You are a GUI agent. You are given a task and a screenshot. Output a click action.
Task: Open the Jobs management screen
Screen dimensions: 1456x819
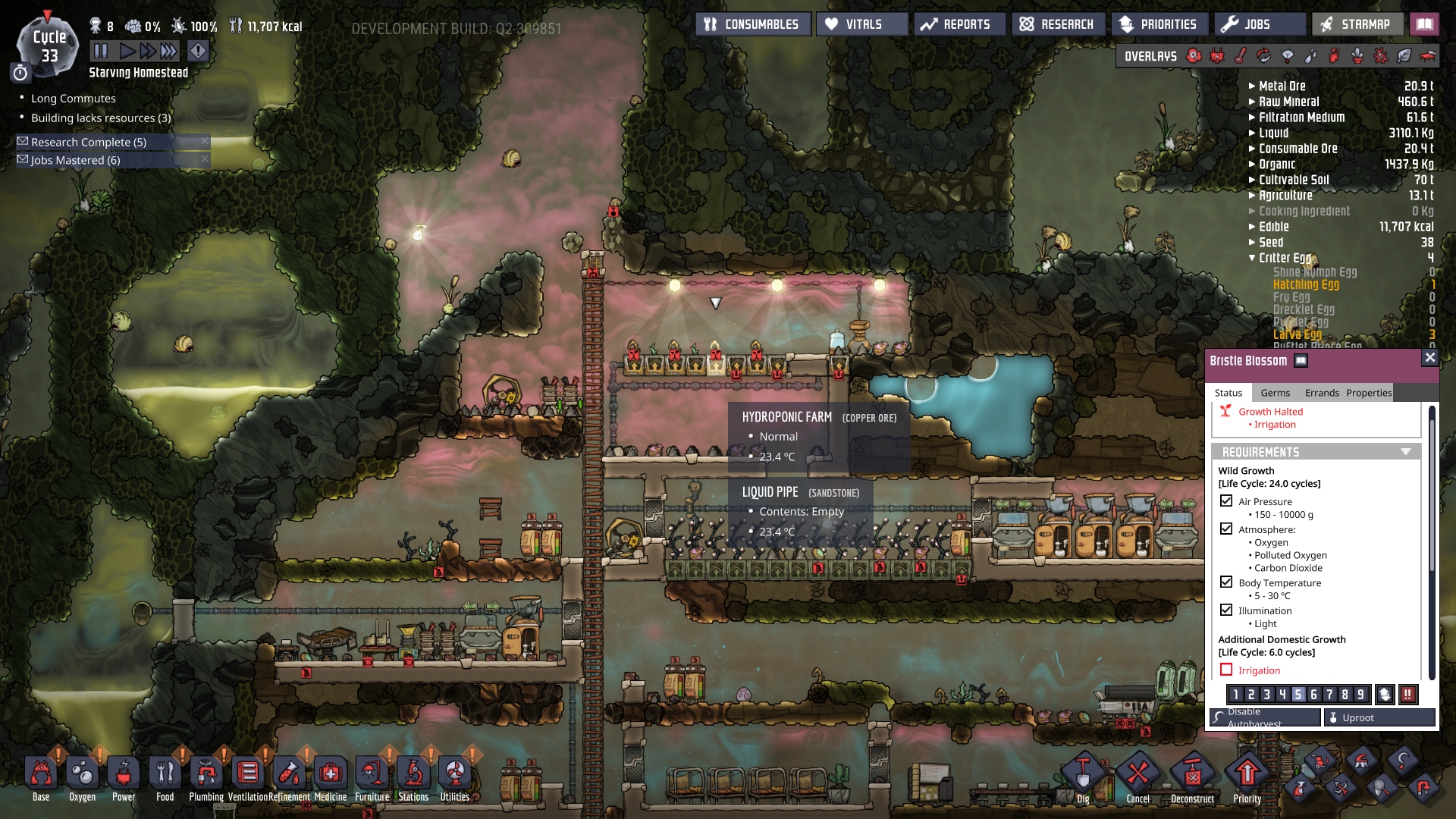coord(1260,24)
